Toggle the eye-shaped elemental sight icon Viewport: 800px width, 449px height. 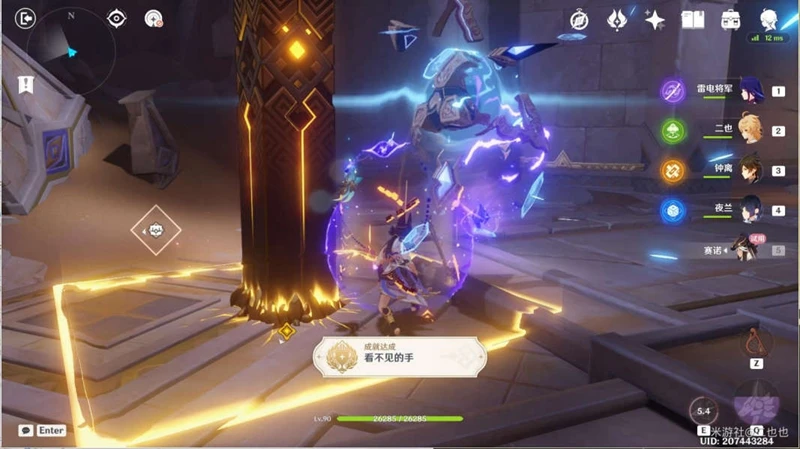[x=117, y=18]
